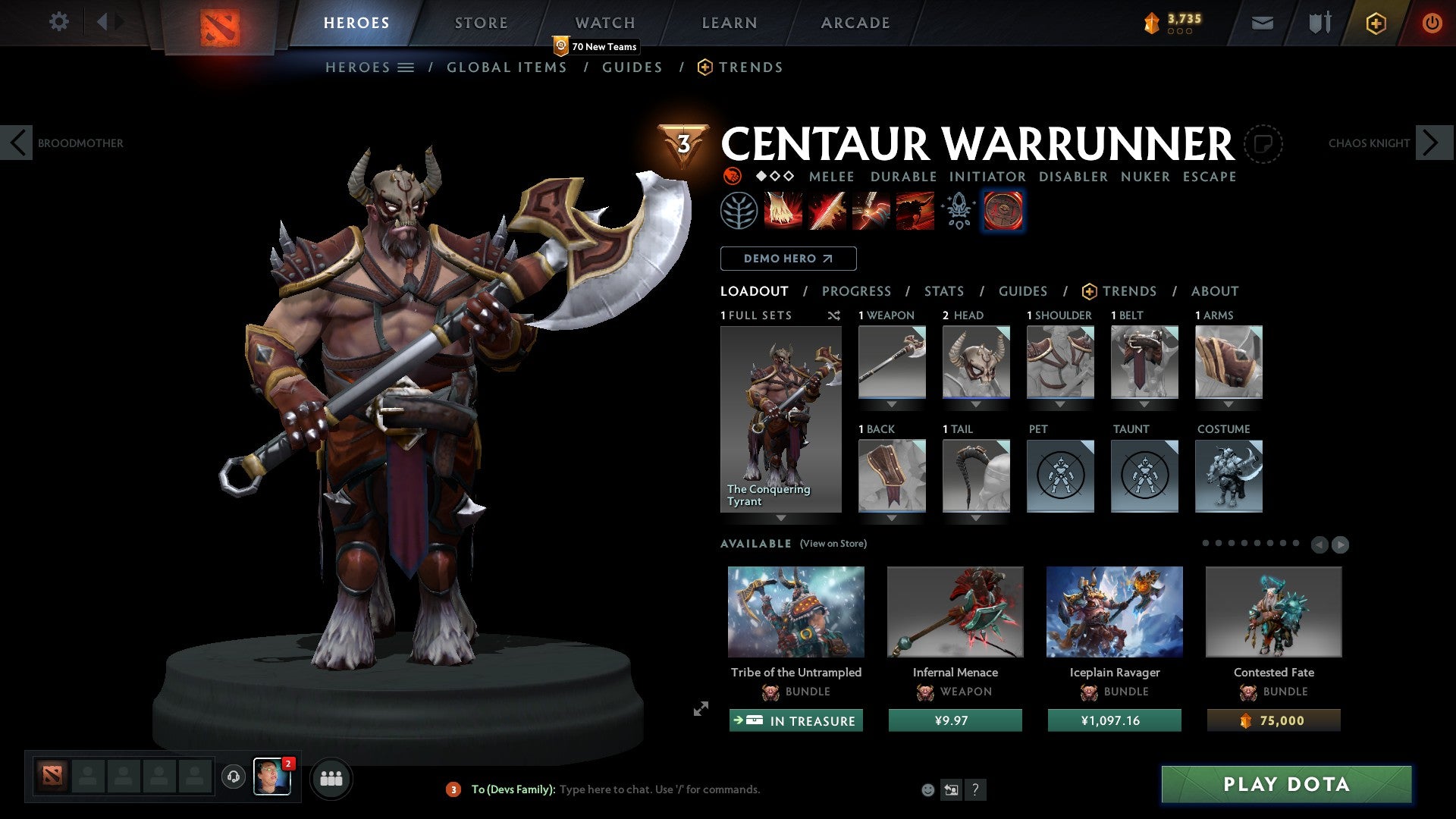
Task: Expand the Heroes hamburger menu
Action: point(407,67)
